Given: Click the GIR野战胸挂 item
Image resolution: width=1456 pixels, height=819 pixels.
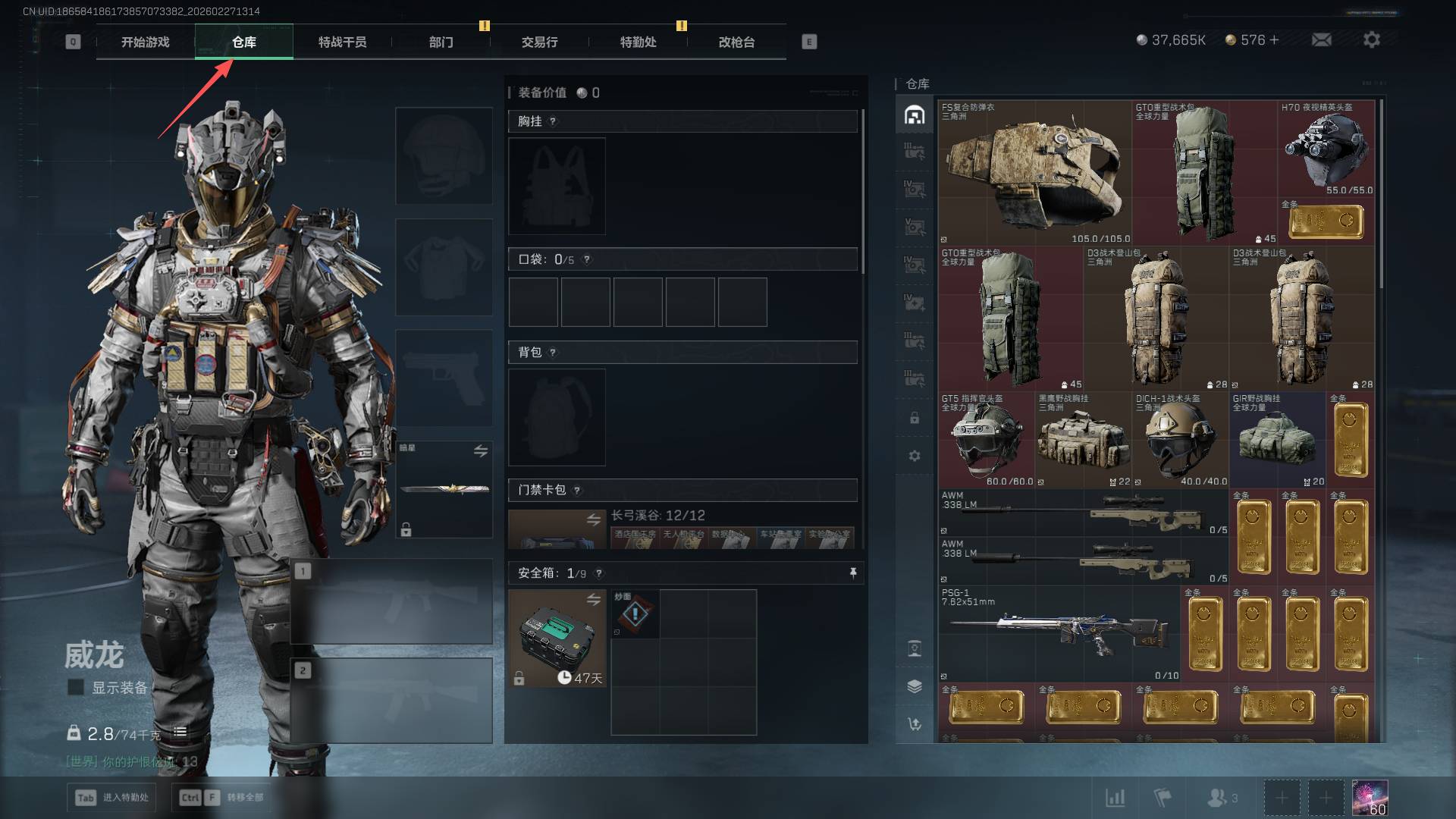Looking at the screenshot, I should coord(1277,440).
